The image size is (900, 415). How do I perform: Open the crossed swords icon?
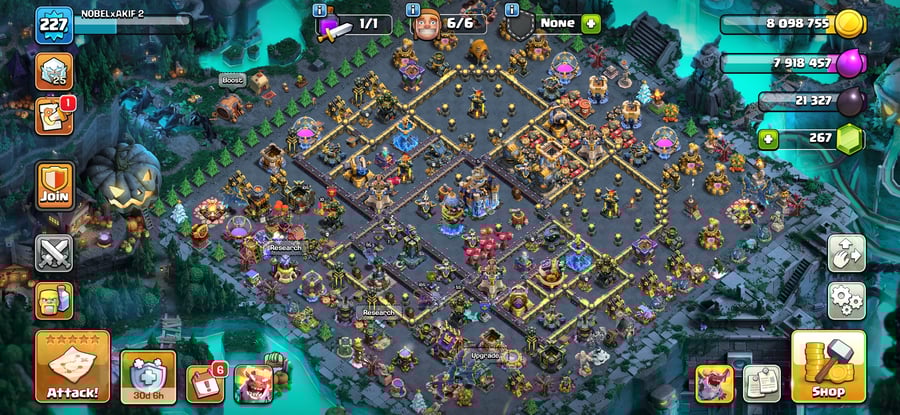54,253
